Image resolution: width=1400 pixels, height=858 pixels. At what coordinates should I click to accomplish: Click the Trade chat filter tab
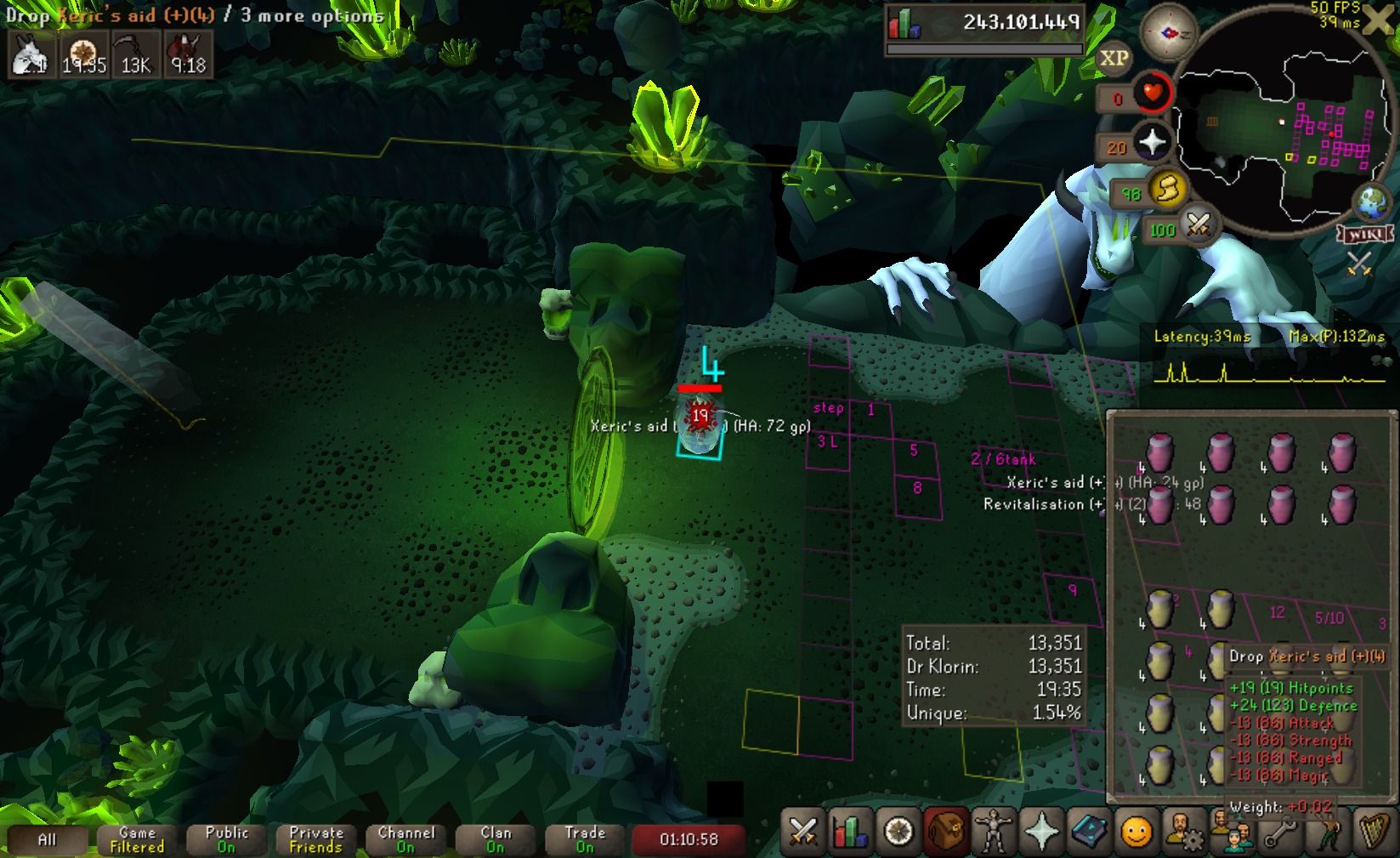point(585,840)
